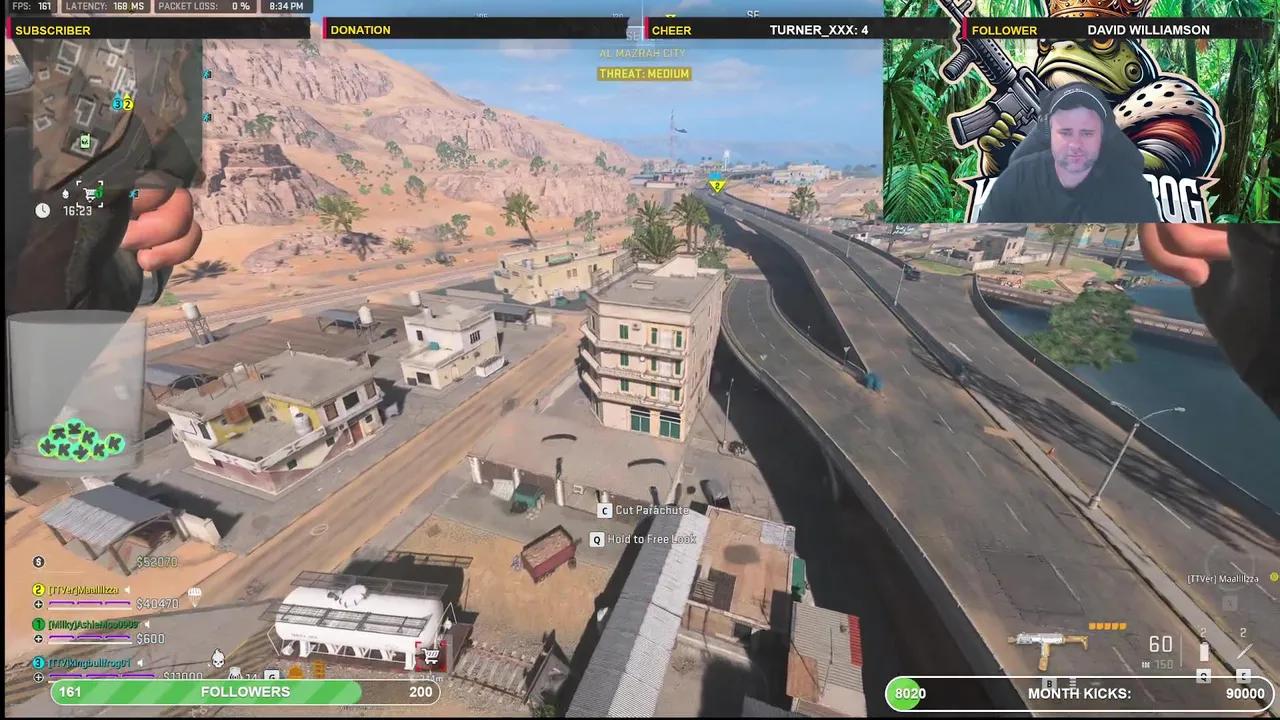Toggle [TTV]Kingbullfrog01's voice chat icon
The width and height of the screenshot is (1280, 720).
(x=140, y=662)
